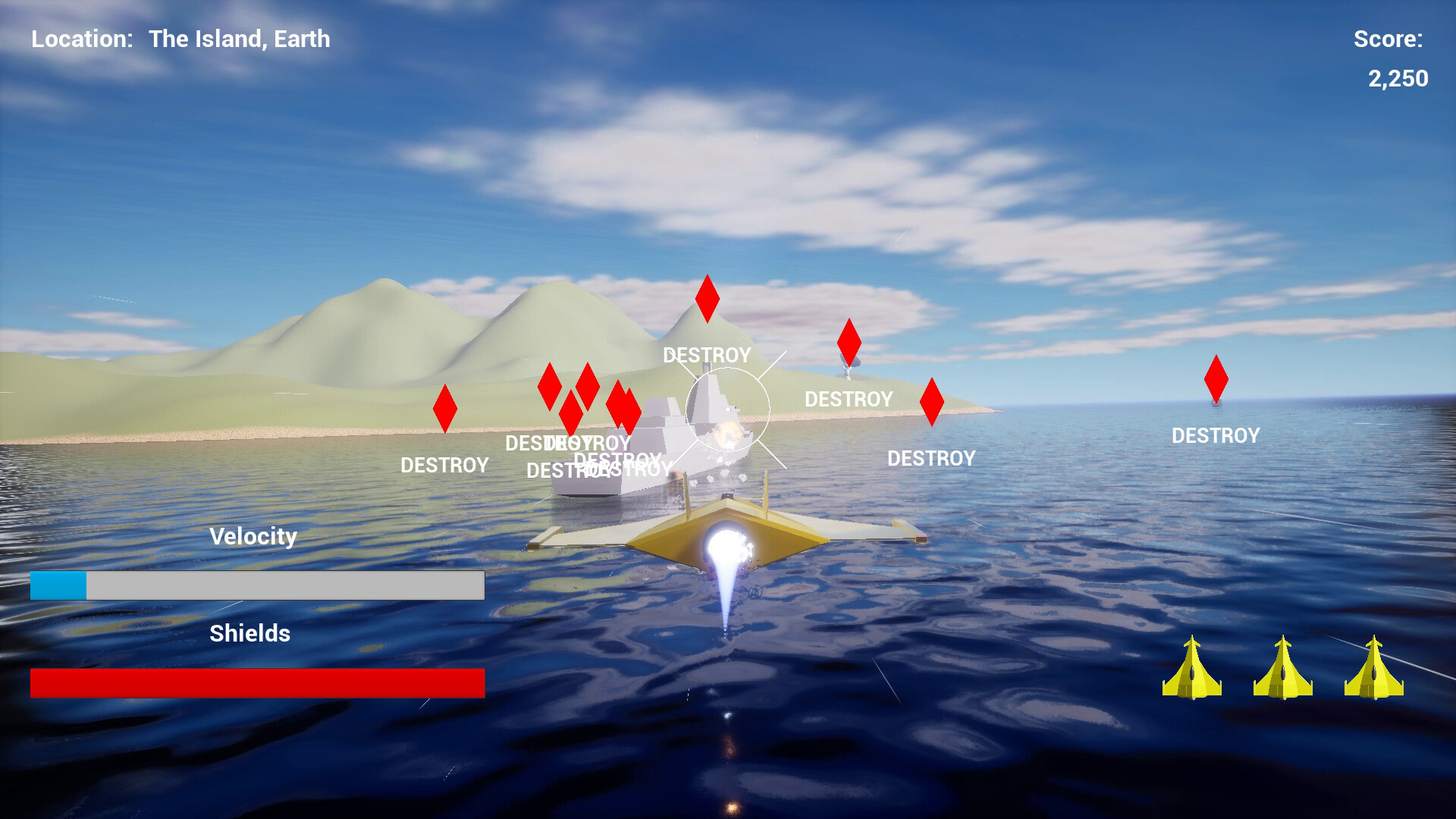
Task: Click the Score value 2,250
Action: pos(1398,78)
